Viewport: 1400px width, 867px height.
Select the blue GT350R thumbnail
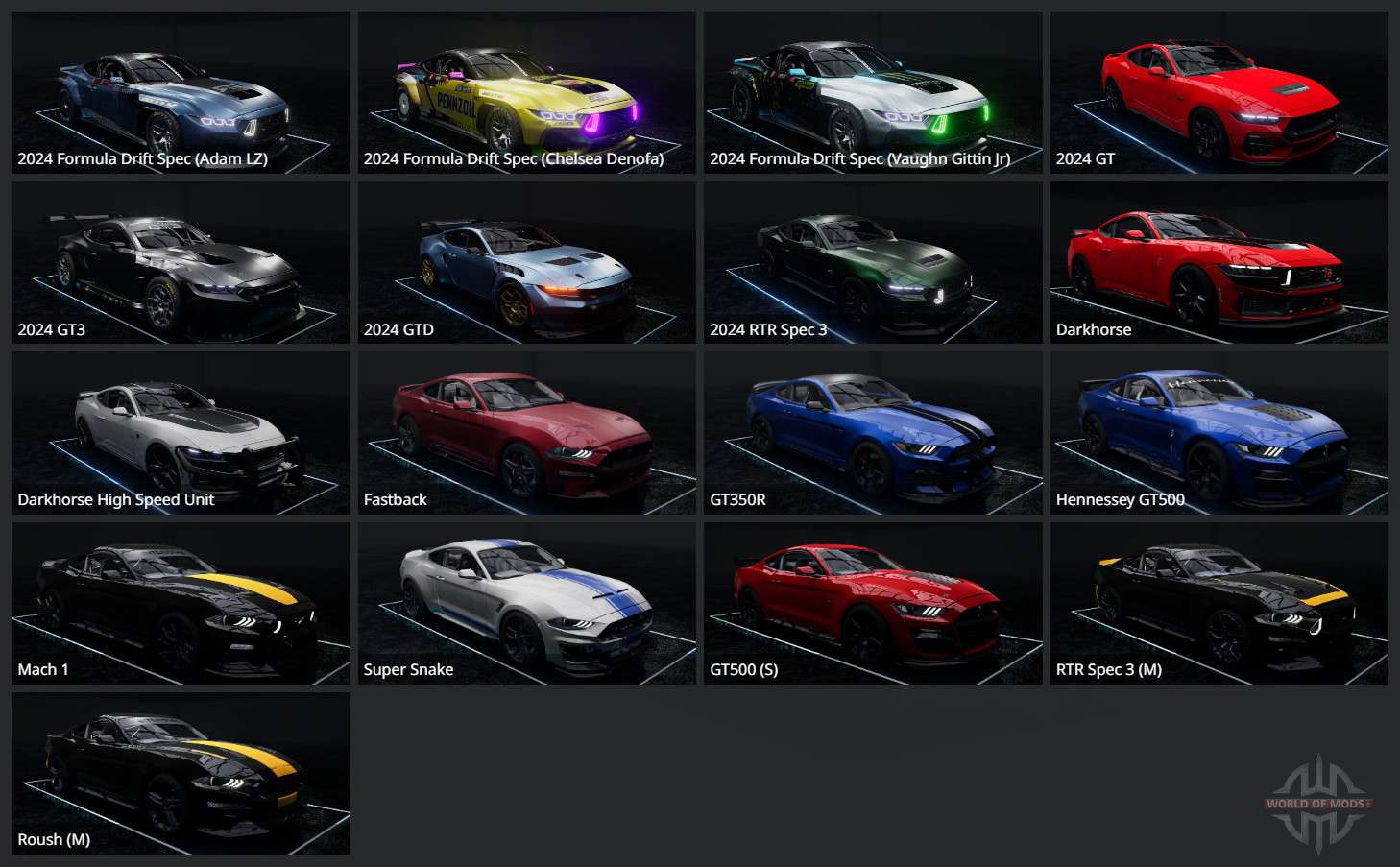point(873,433)
